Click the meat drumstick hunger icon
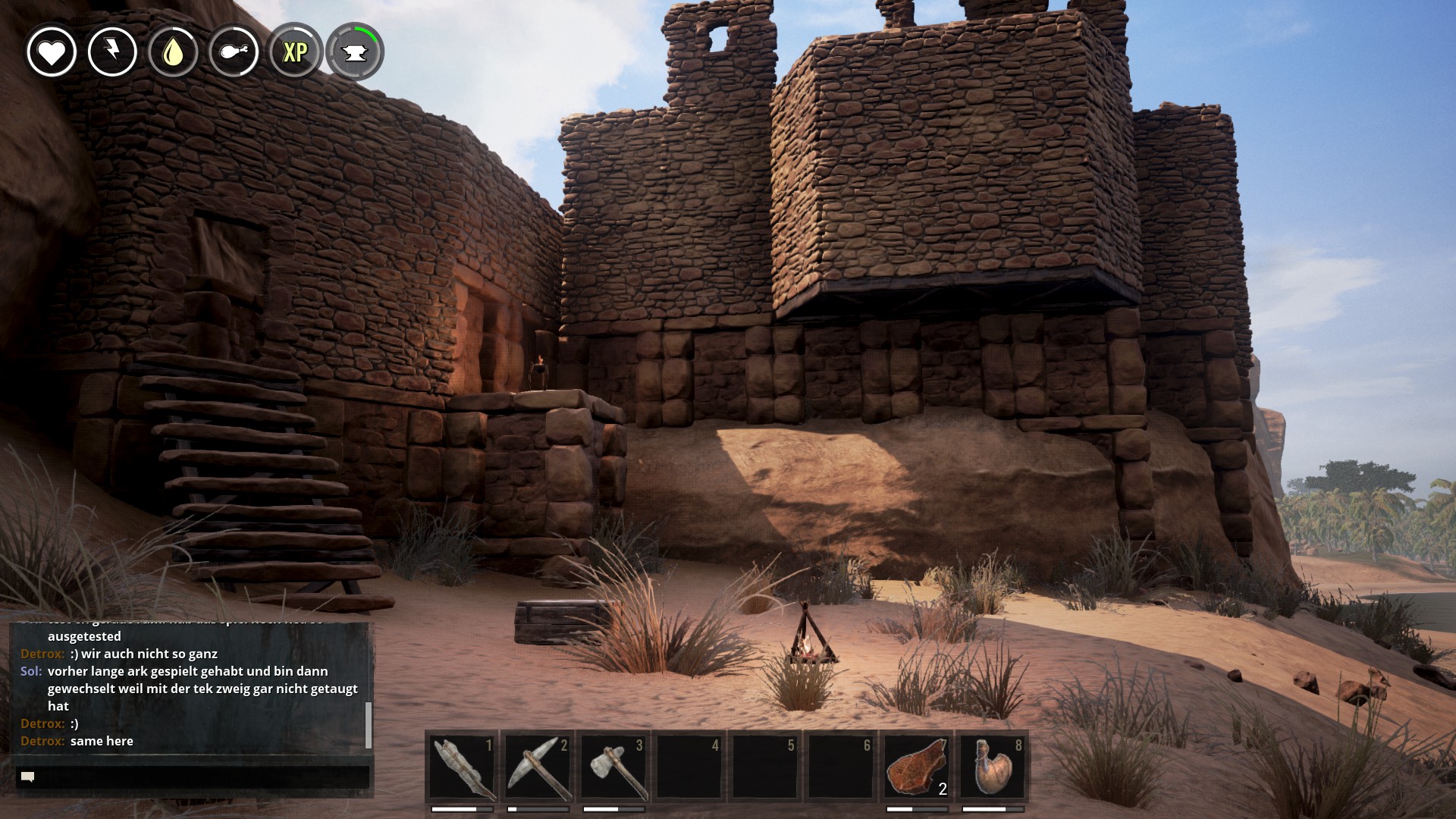This screenshot has height=819, width=1456. coord(234,52)
